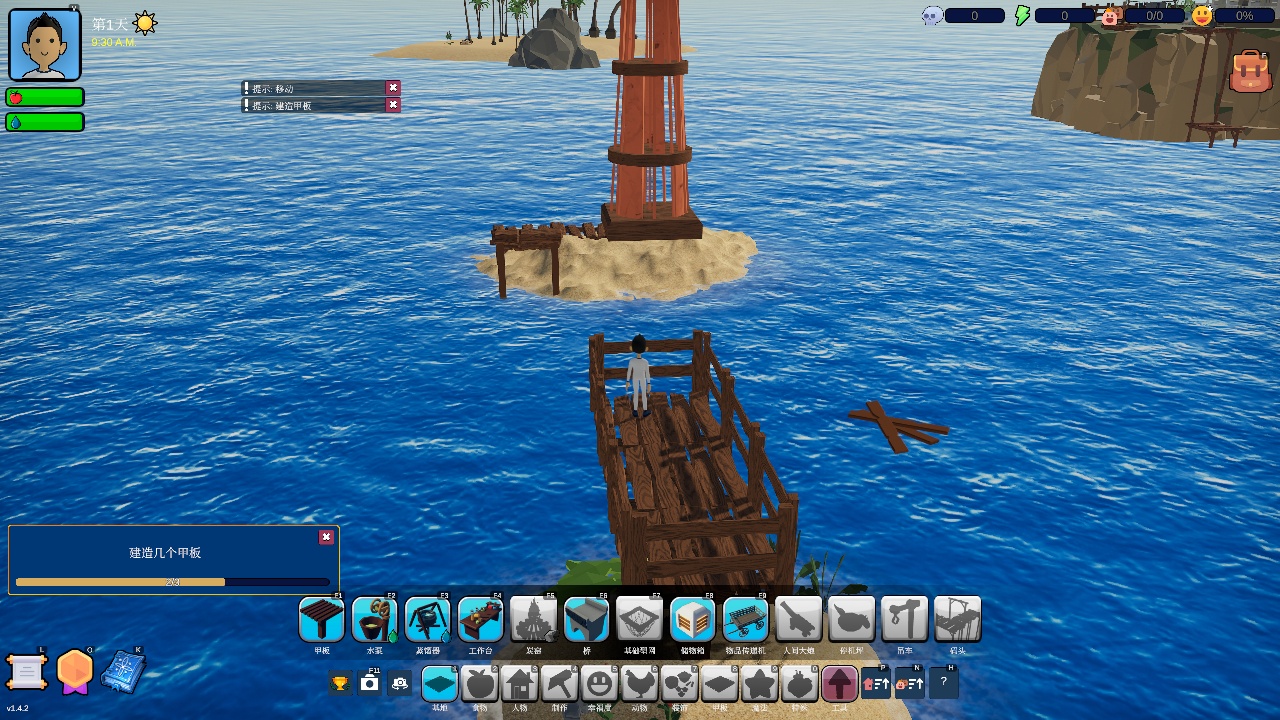Click the camera screenshot button

(370, 683)
